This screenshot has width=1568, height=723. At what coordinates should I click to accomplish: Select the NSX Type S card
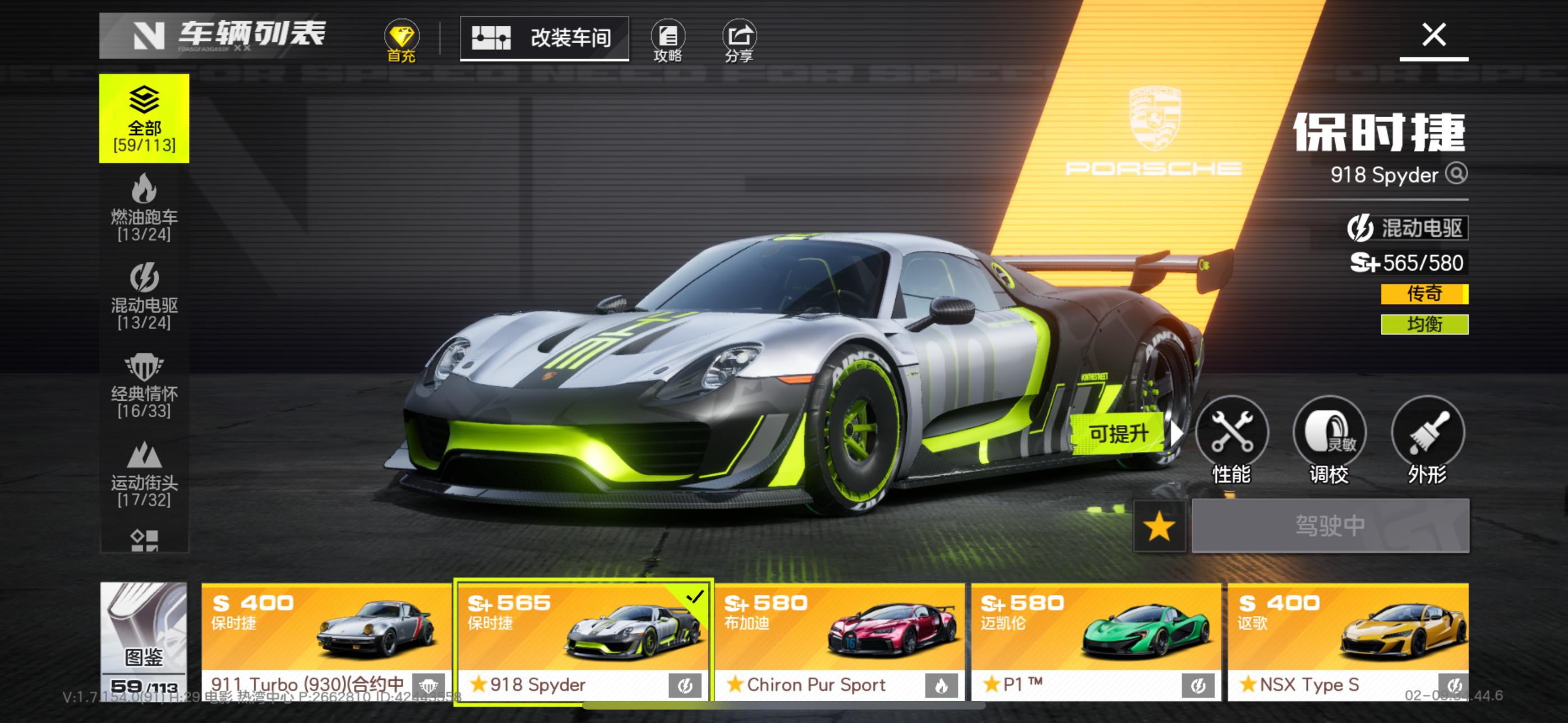[x=1348, y=641]
